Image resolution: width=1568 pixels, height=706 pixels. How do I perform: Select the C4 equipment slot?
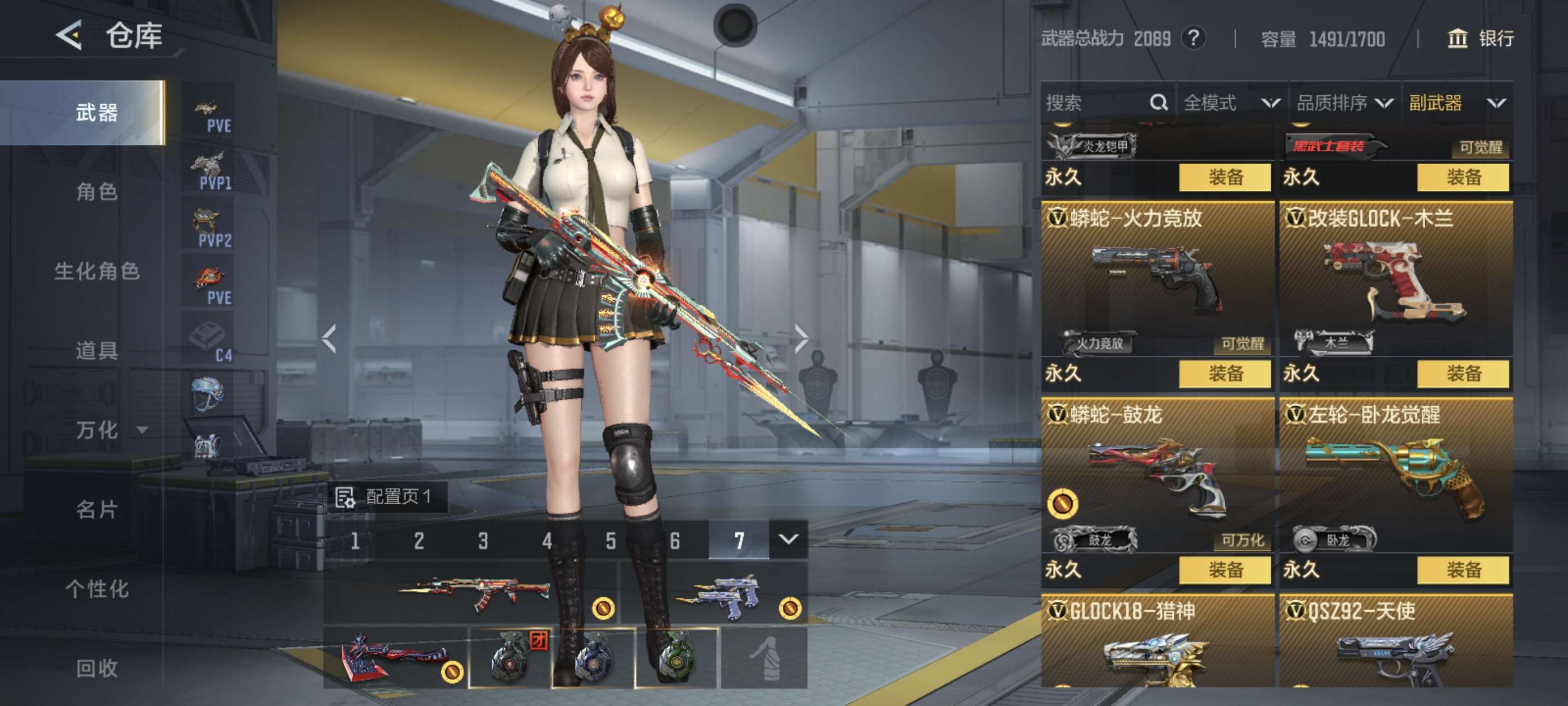pyautogui.click(x=209, y=341)
